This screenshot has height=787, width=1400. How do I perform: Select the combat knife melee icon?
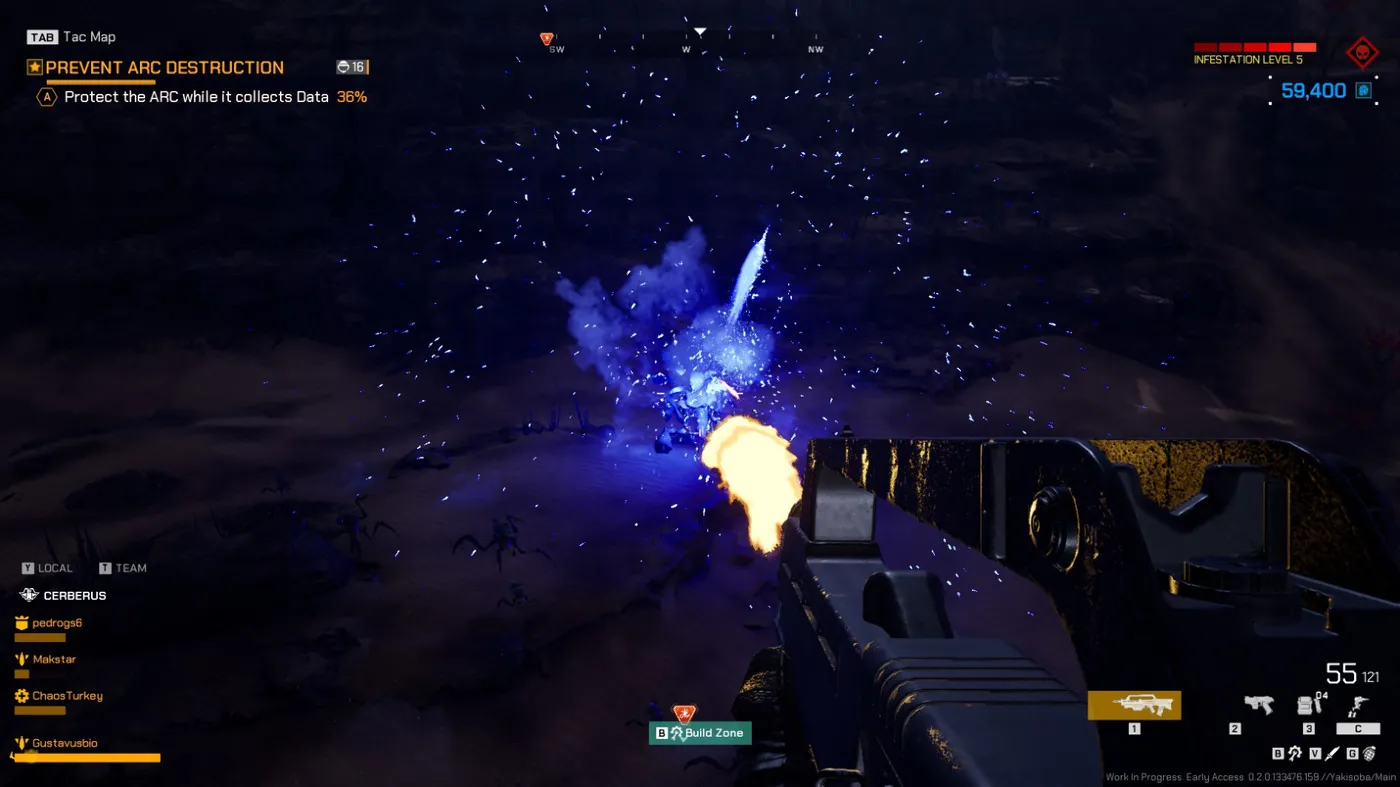pos(1331,753)
